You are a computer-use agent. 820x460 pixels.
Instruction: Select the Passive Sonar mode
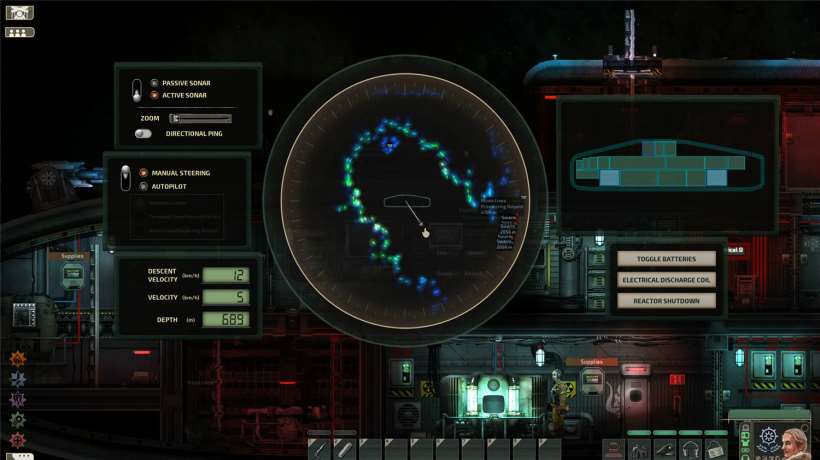click(154, 83)
